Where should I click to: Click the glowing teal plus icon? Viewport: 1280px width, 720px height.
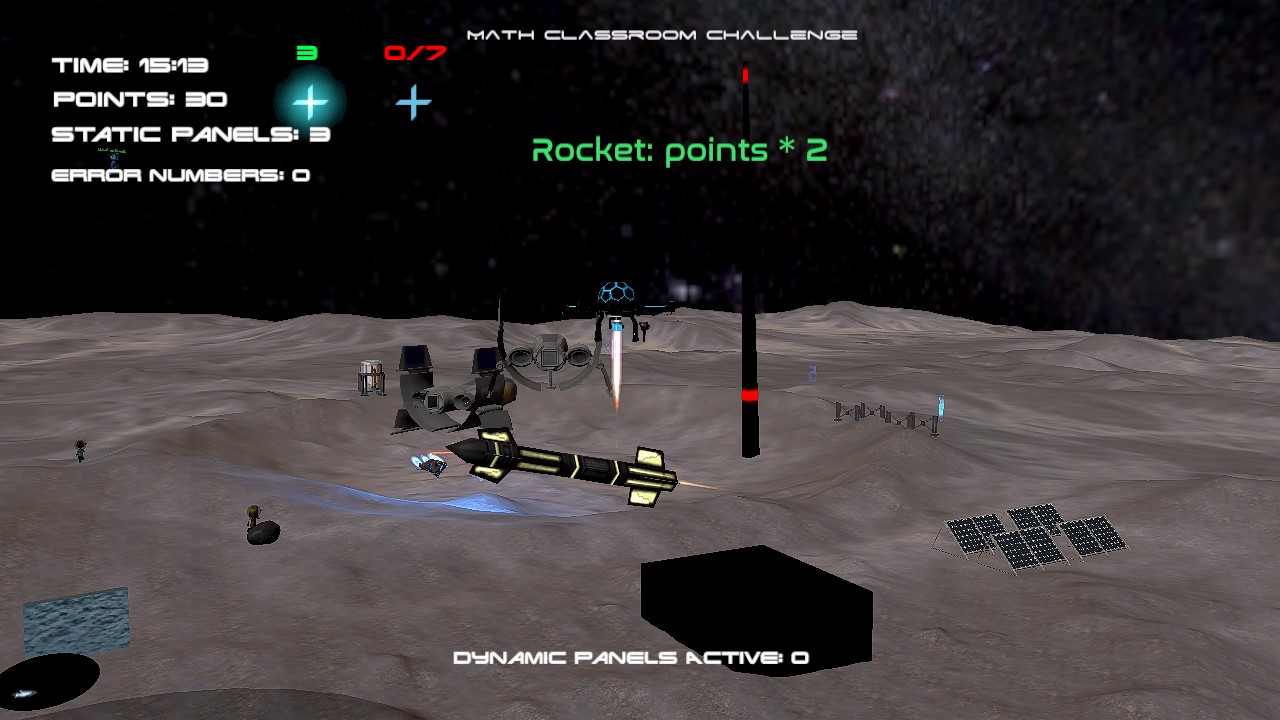coord(310,100)
